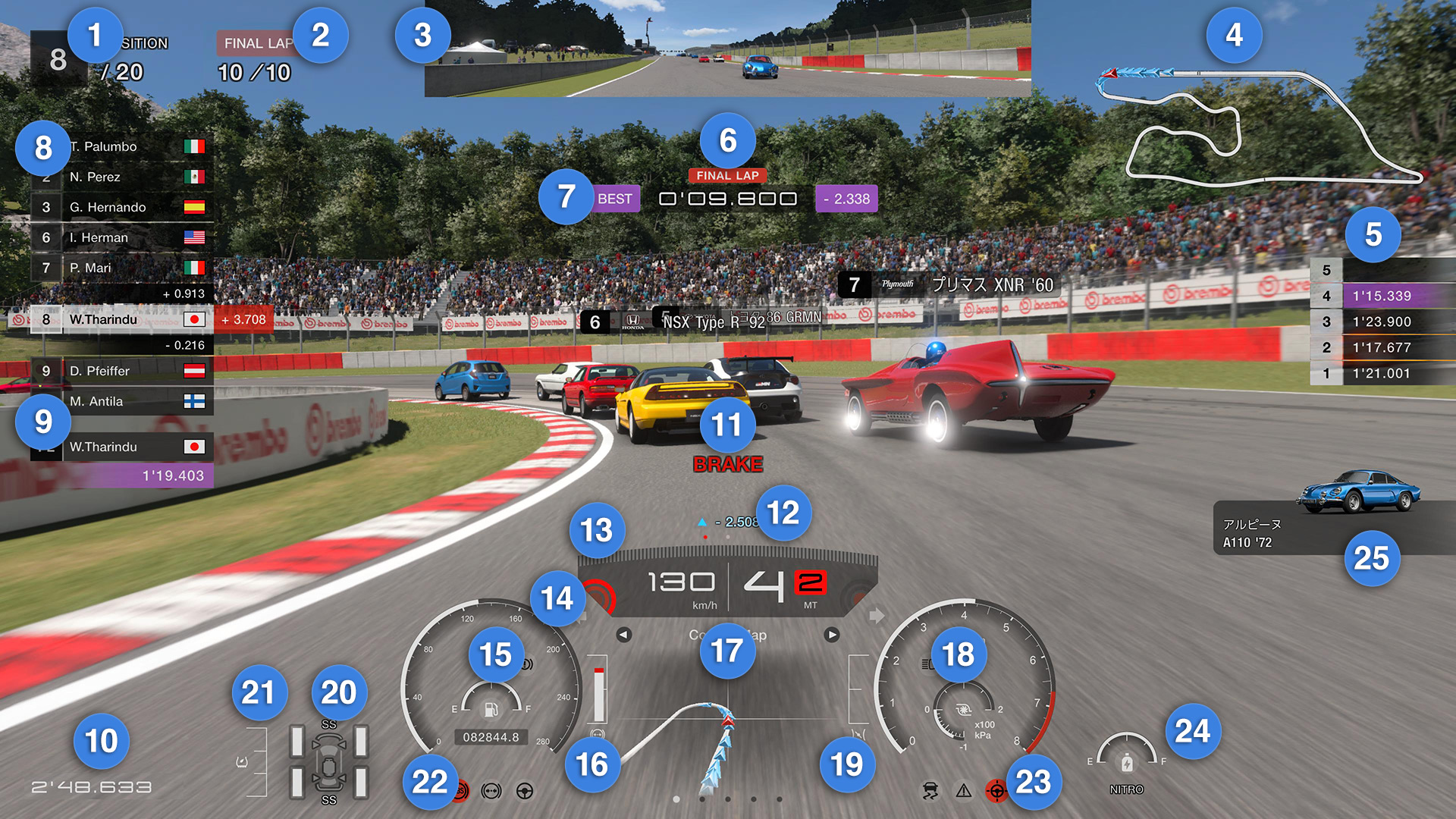Choose G. Hernando's leaderboard row
This screenshot has width=1456, height=819.
(121, 207)
